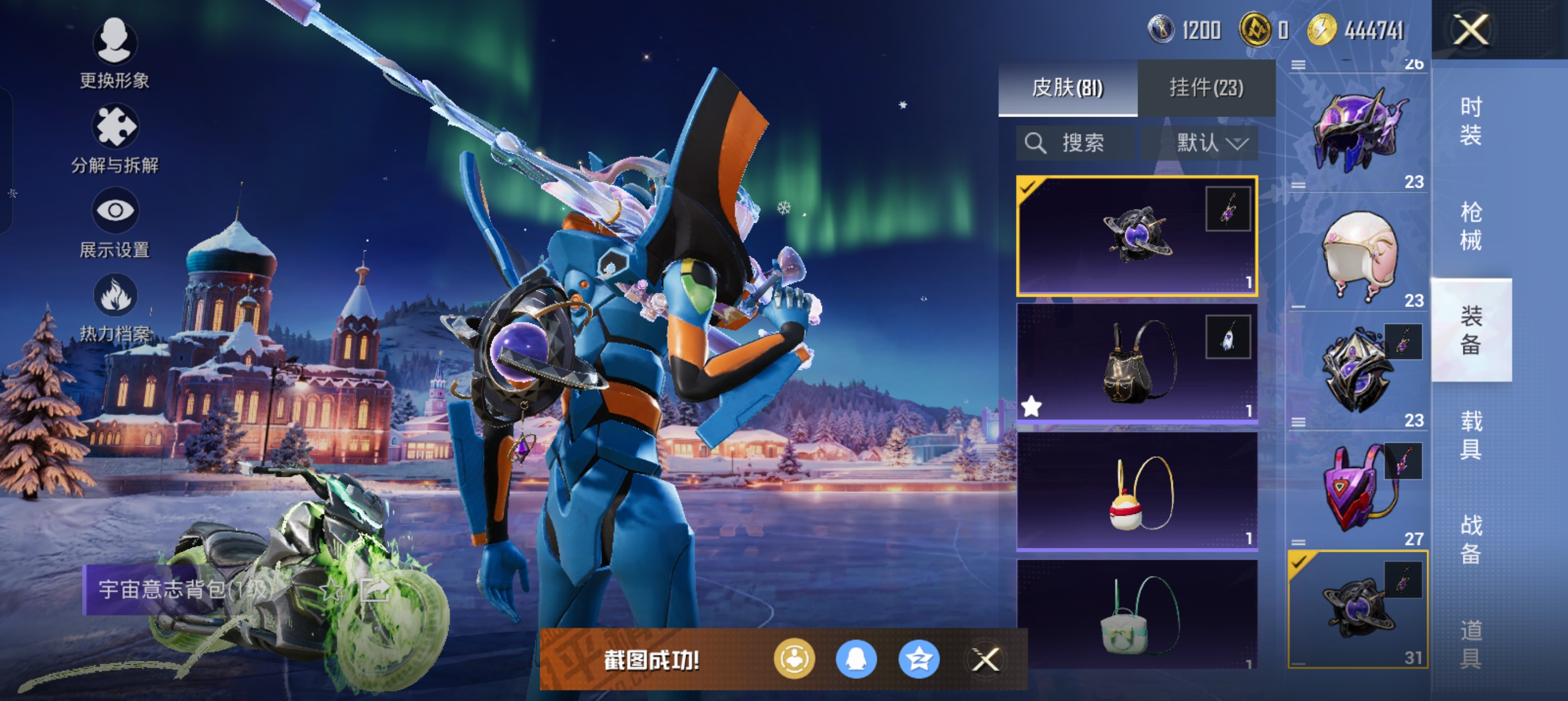Open 展示设置 display settings
The image size is (1568, 701).
(x=114, y=223)
